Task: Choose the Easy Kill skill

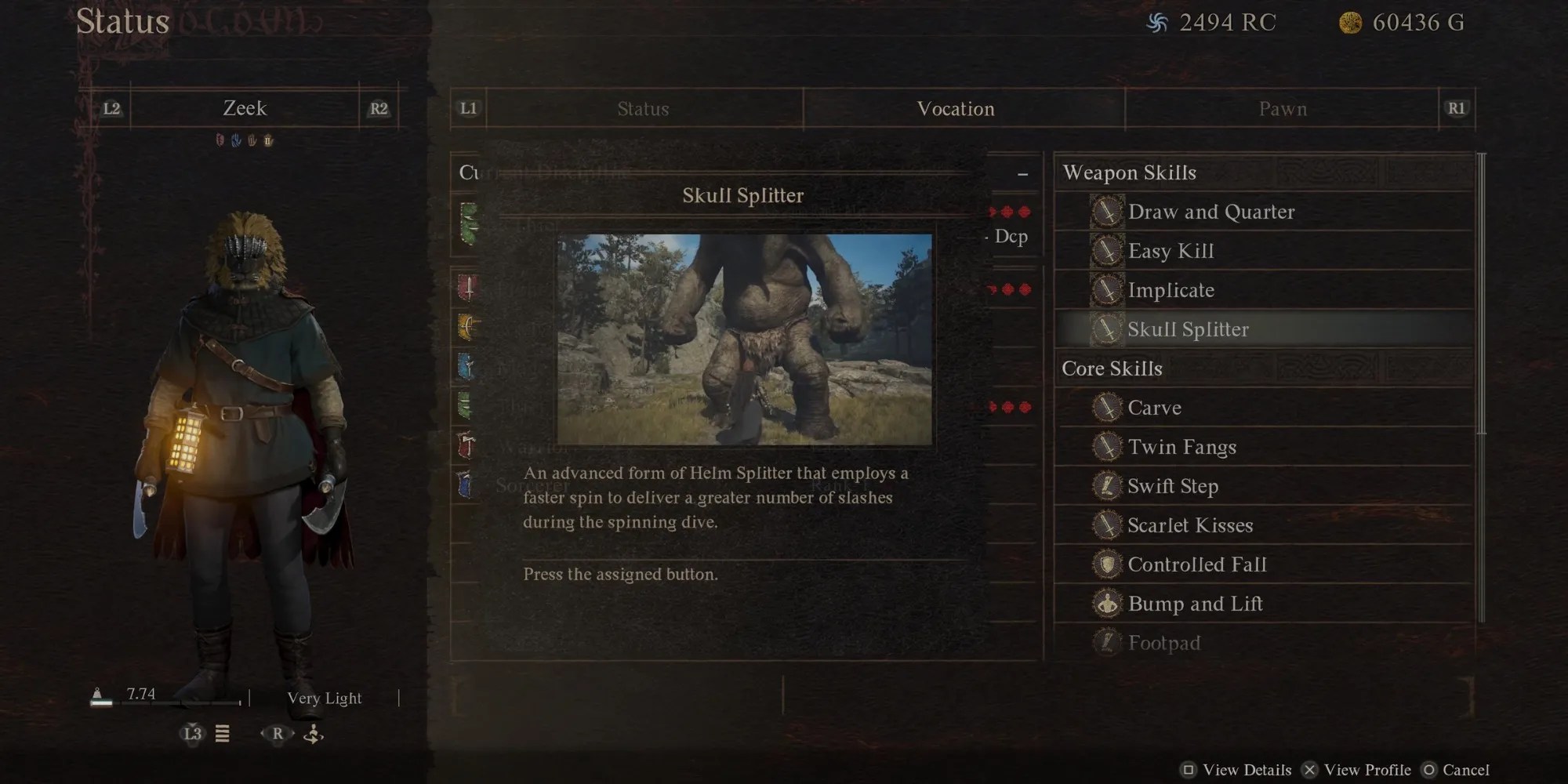Action: [1171, 251]
